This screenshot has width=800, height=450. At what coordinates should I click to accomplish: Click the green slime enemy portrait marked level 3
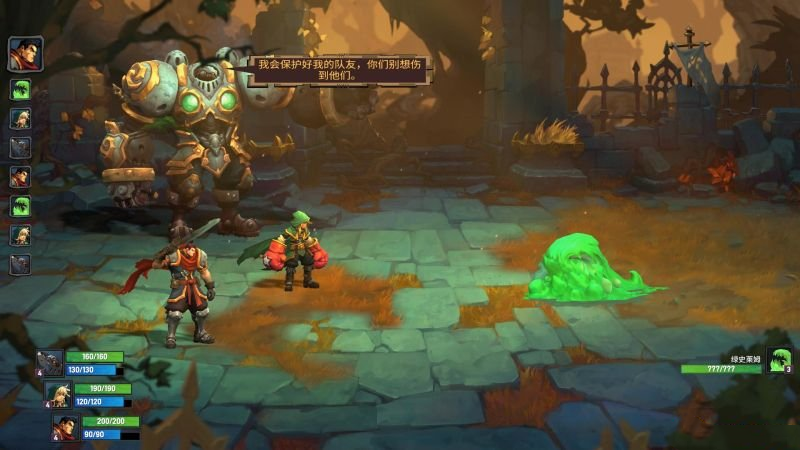[x=779, y=360]
